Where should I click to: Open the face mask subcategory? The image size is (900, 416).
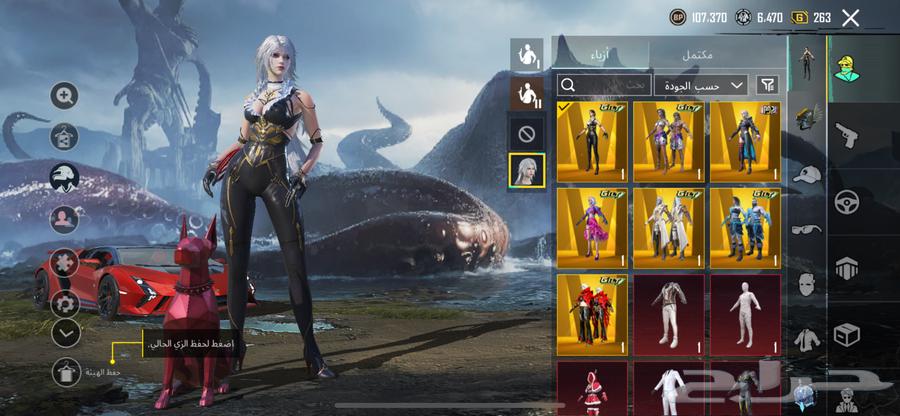[808, 283]
